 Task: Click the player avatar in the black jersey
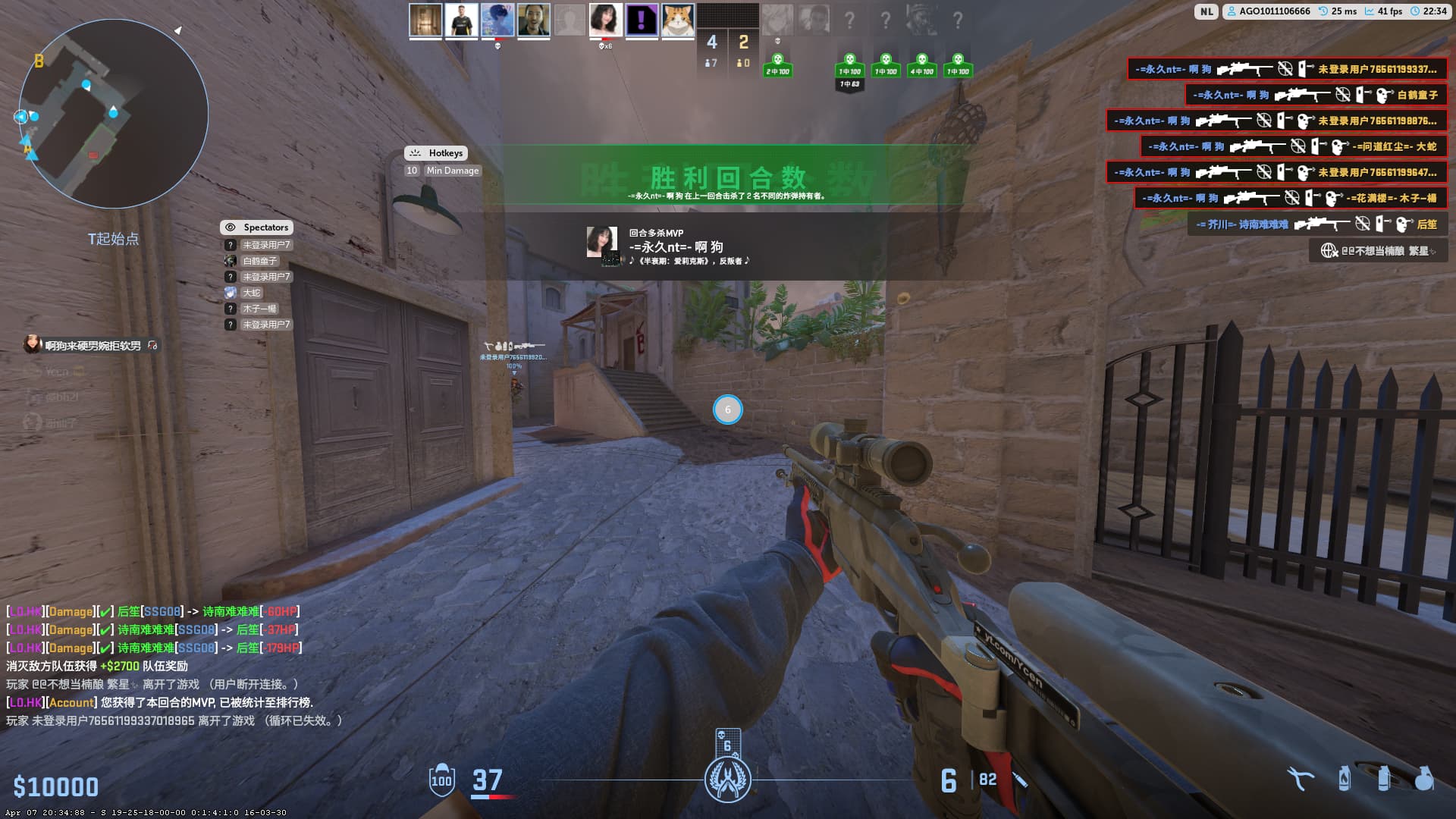click(x=461, y=20)
